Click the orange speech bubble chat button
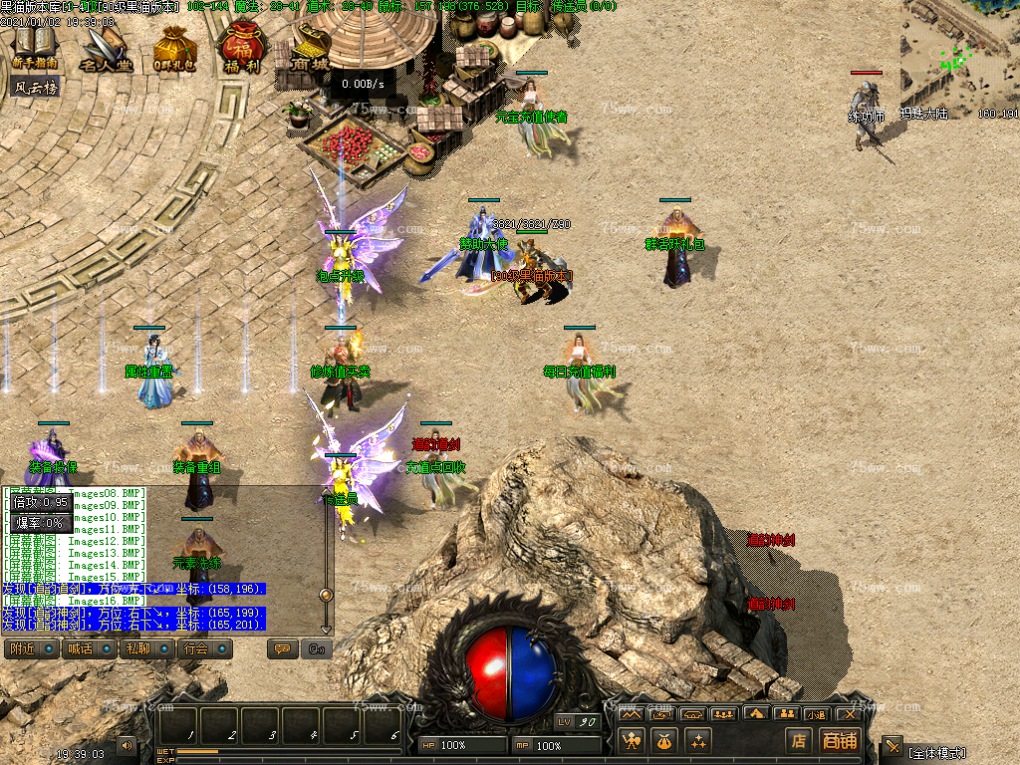The image size is (1020, 765). 283,649
